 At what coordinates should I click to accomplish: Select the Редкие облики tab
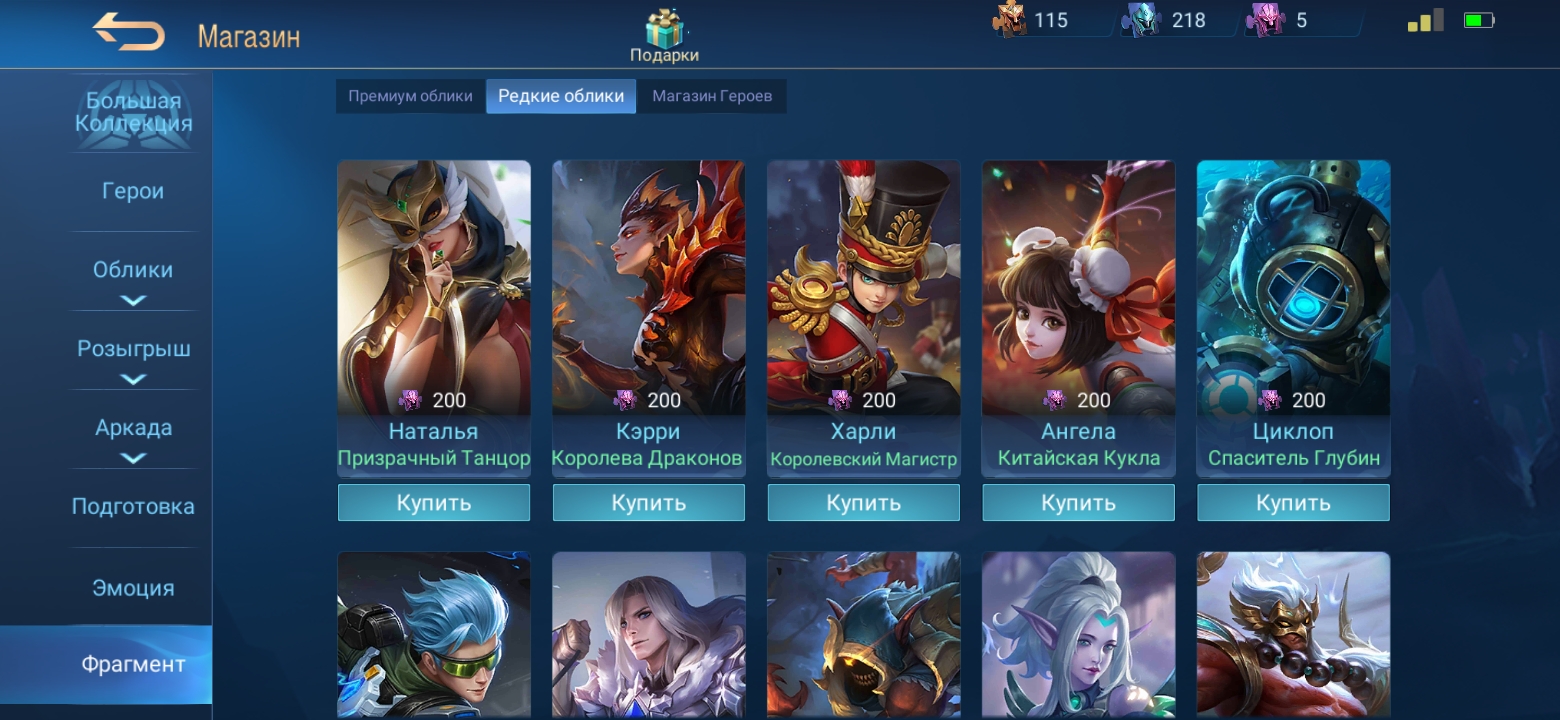click(x=561, y=96)
